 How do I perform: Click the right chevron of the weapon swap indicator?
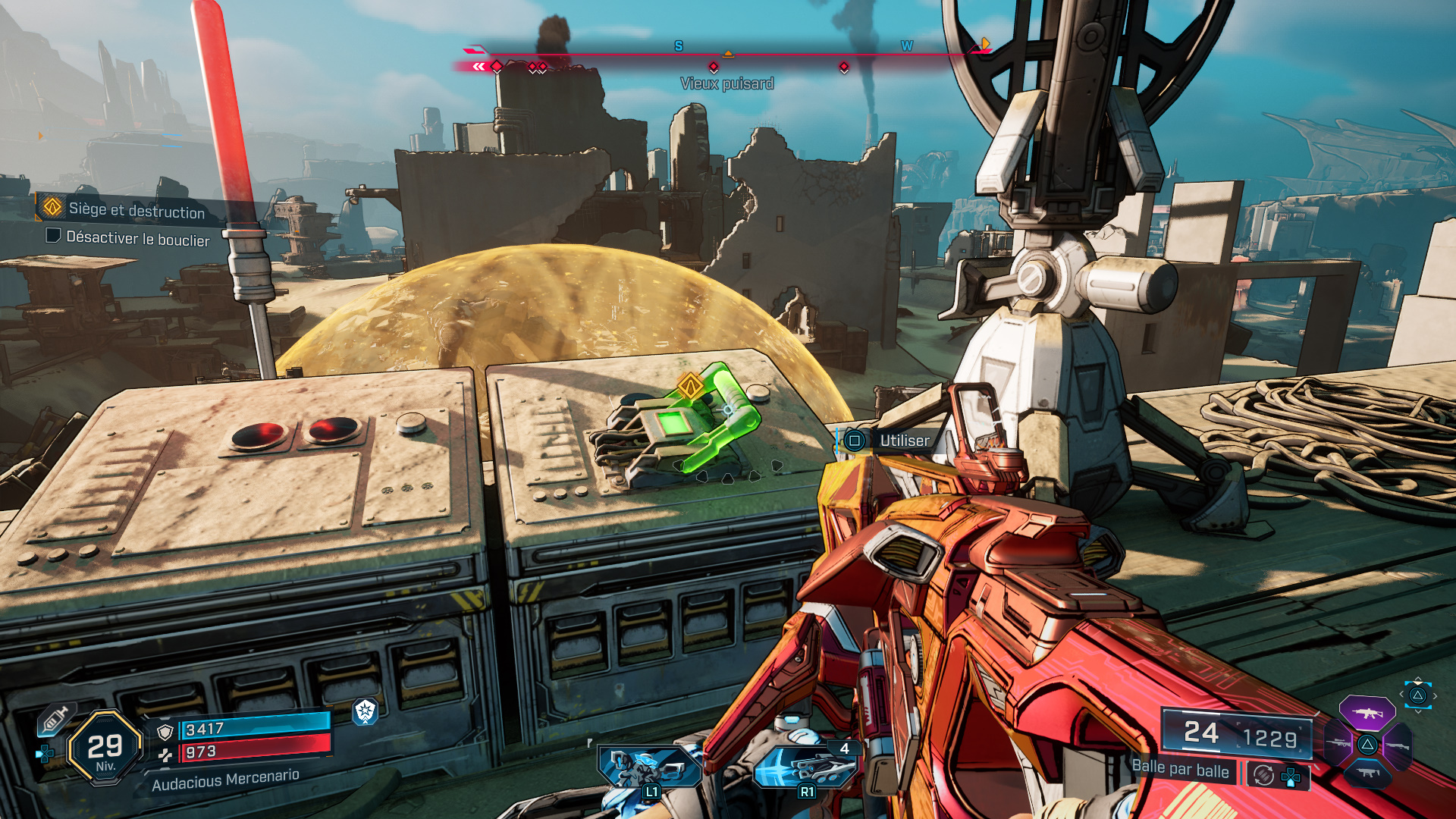tap(1435, 695)
